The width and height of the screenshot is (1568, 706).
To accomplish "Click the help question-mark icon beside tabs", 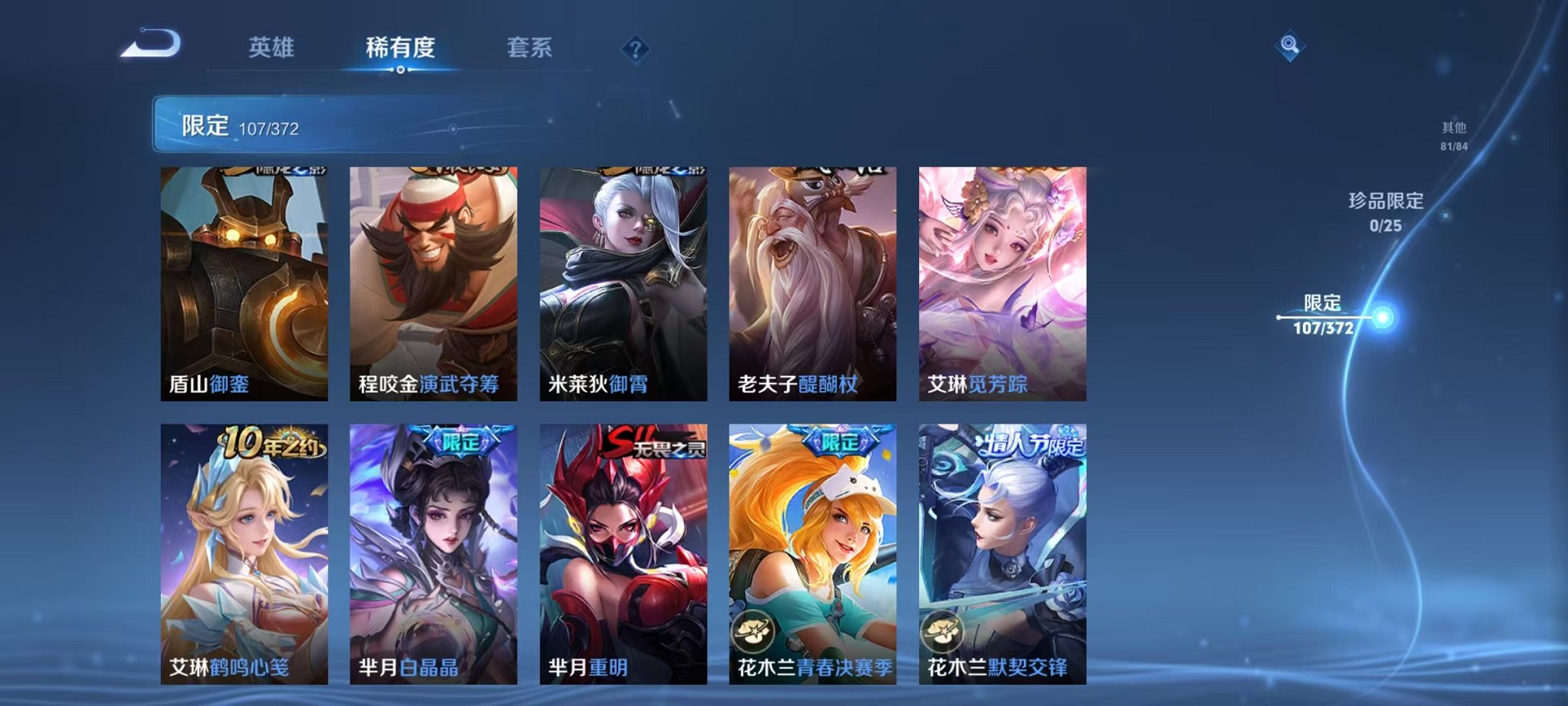I will (x=634, y=48).
